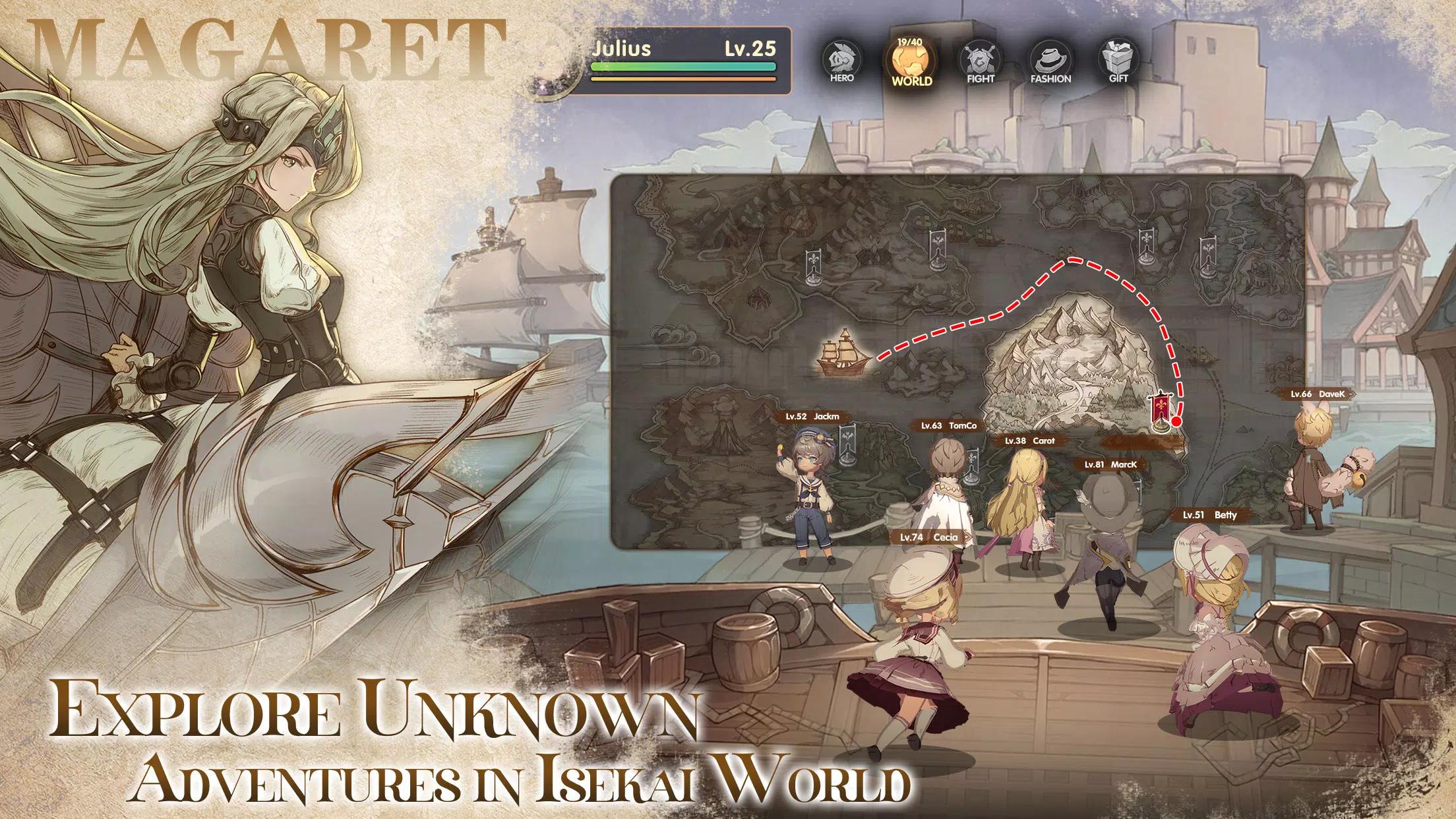The height and width of the screenshot is (819, 1456).
Task: Claim rewards via the Gift box icon
Action: pos(1121,61)
